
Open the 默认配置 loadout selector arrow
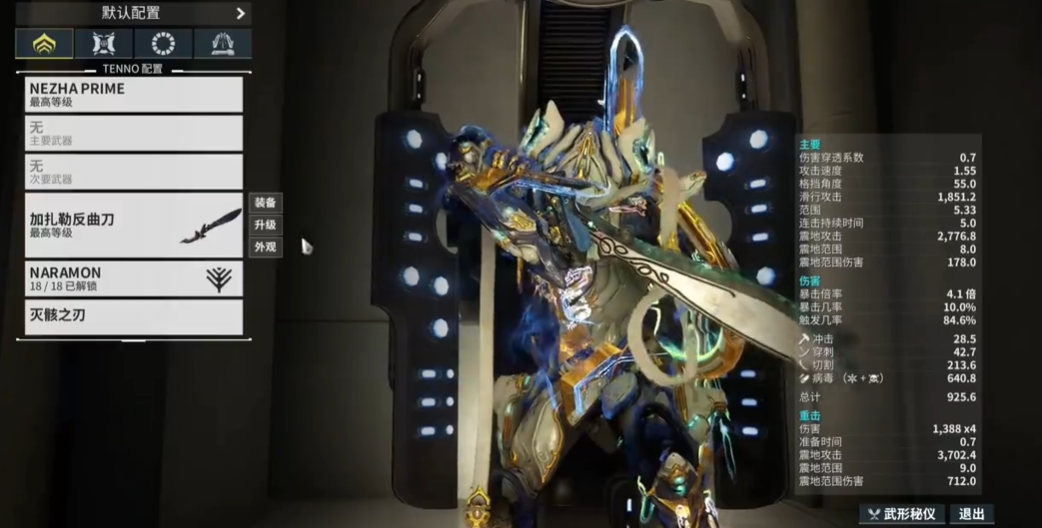240,13
